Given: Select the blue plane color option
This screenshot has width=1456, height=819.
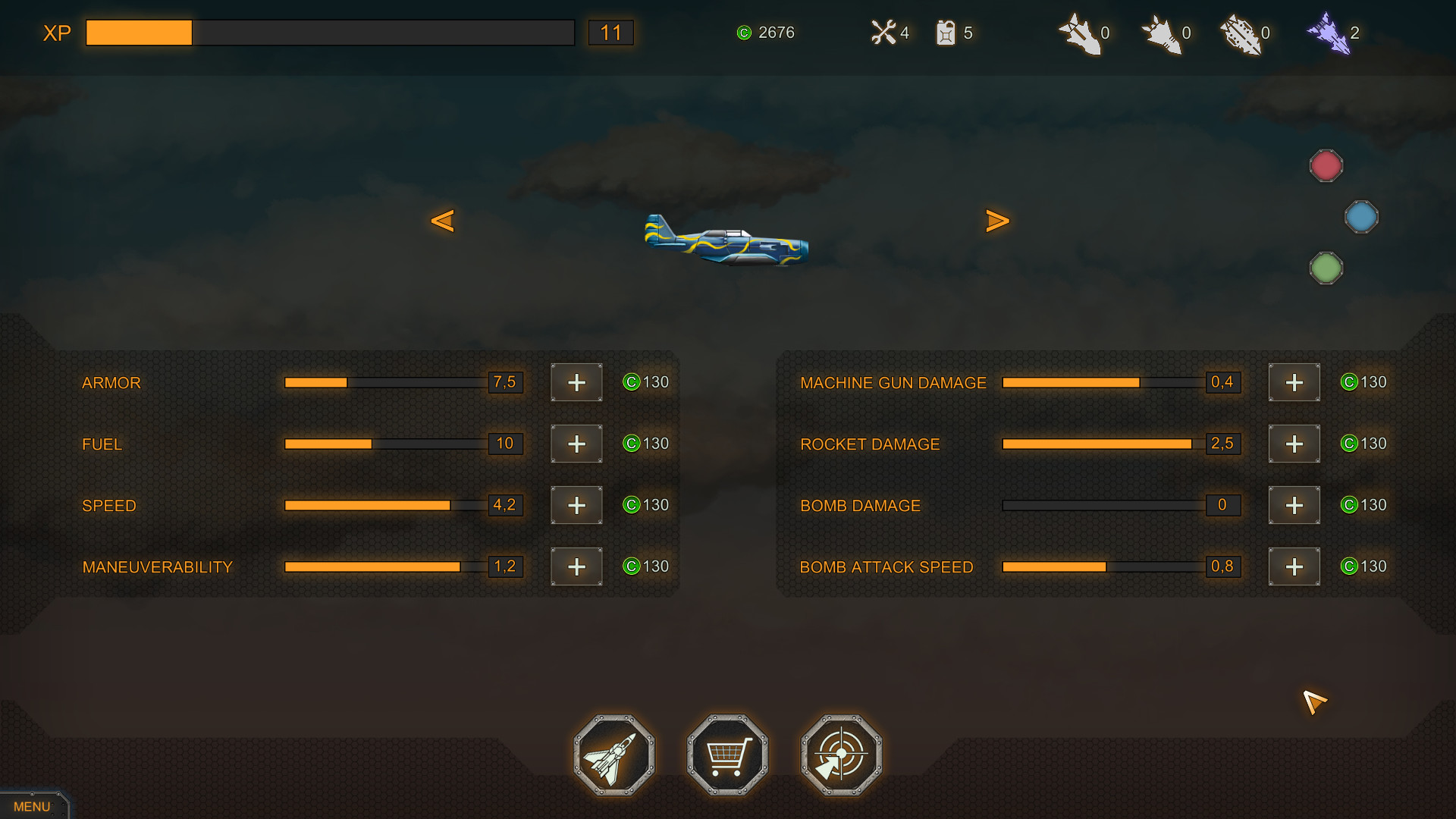Looking at the screenshot, I should pos(1362,217).
